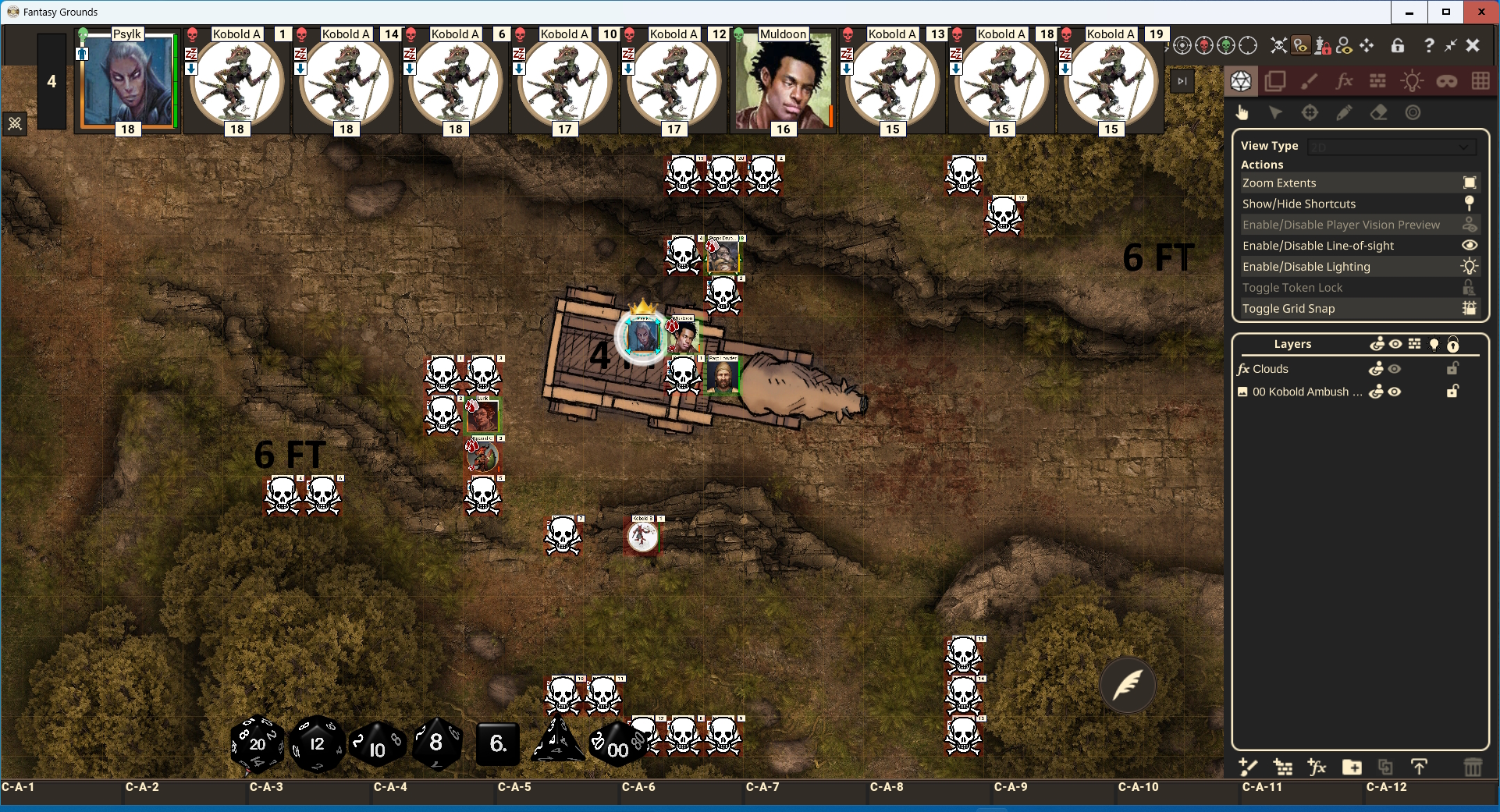Pick the d12 die
The height and width of the screenshot is (812, 1500).
[316, 744]
